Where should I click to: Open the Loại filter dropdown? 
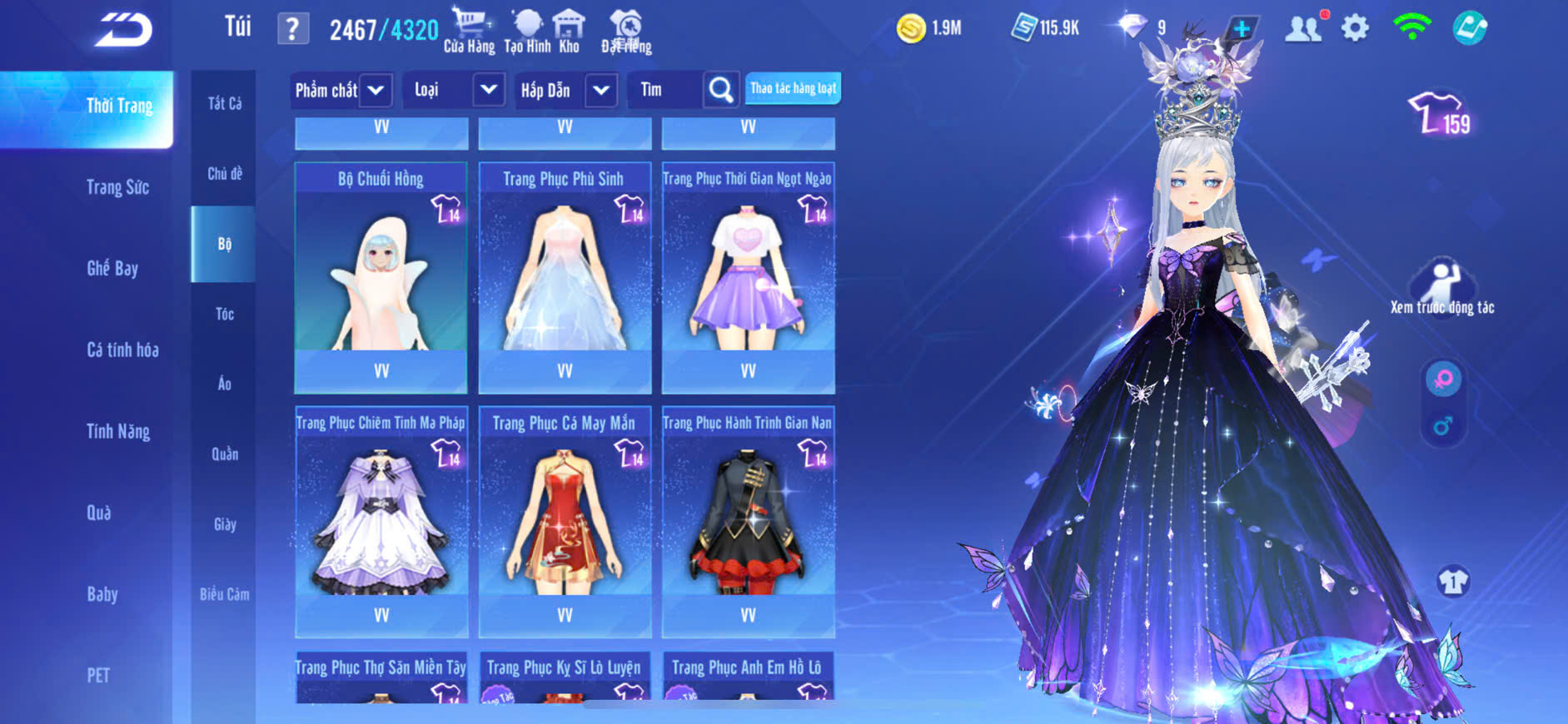(x=489, y=90)
